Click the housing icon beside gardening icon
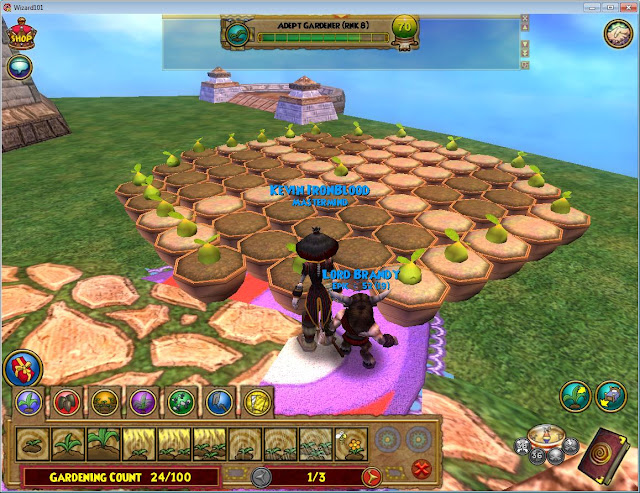Viewport: 640px width, 493px height. click(x=608, y=393)
